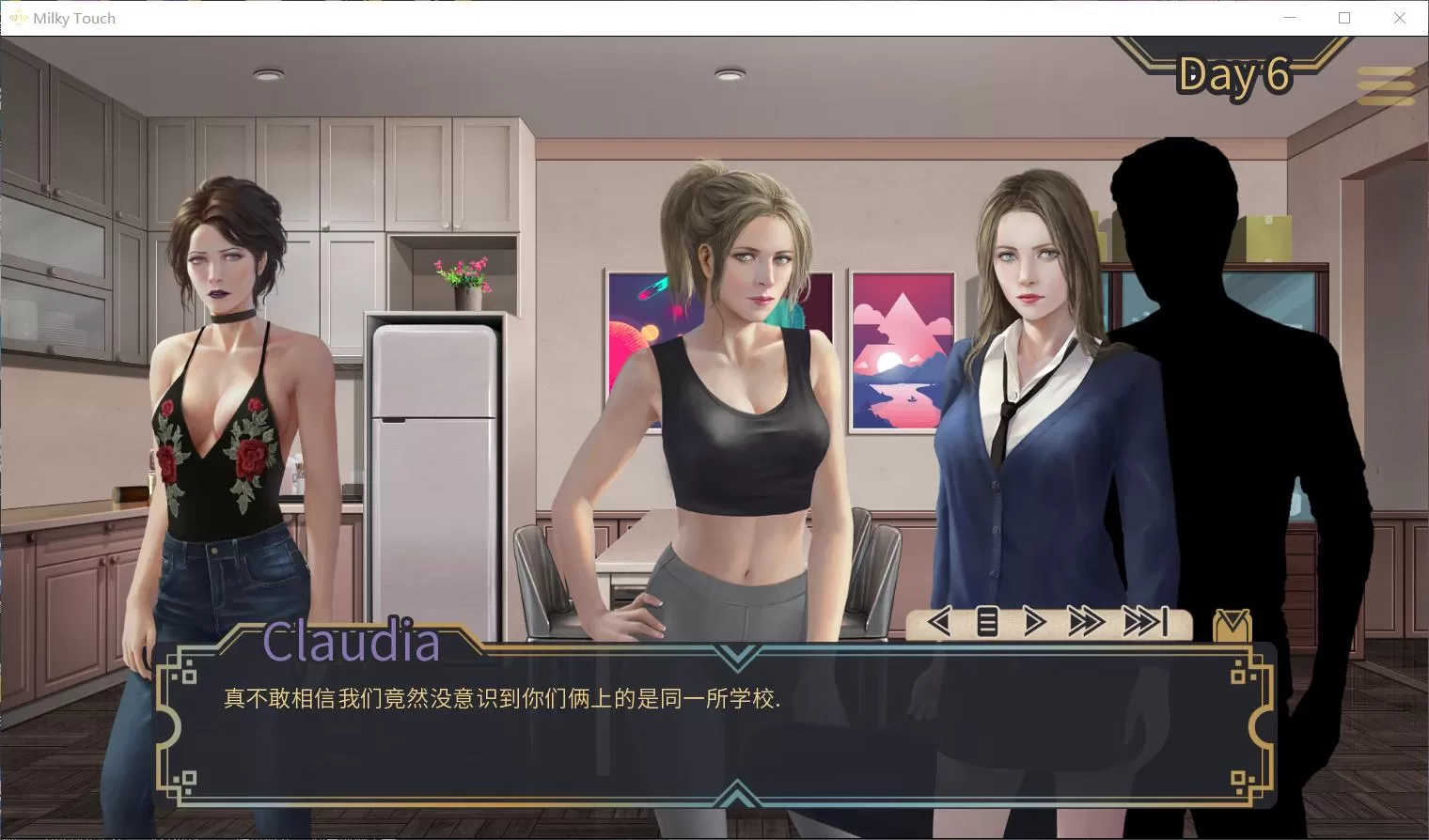Click the blonde girl in the black crop top
Screen dimensions: 1429x840
(743, 395)
